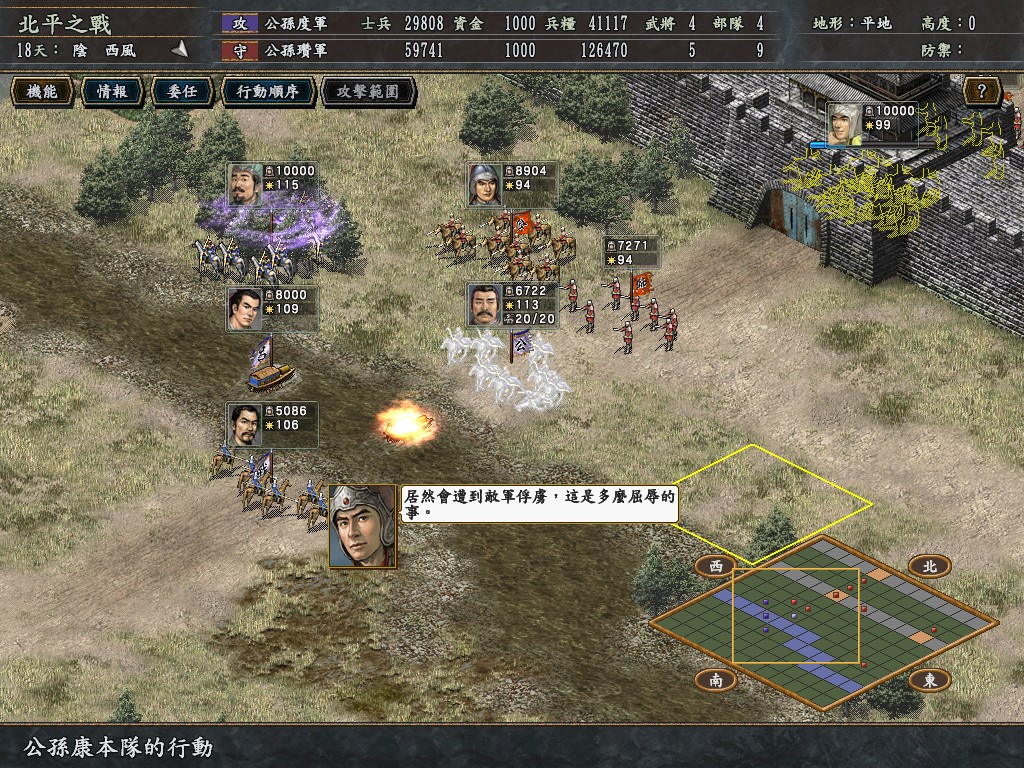Rotate the minimap using the 西 west button
Image resolution: width=1024 pixels, height=768 pixels.
point(715,566)
